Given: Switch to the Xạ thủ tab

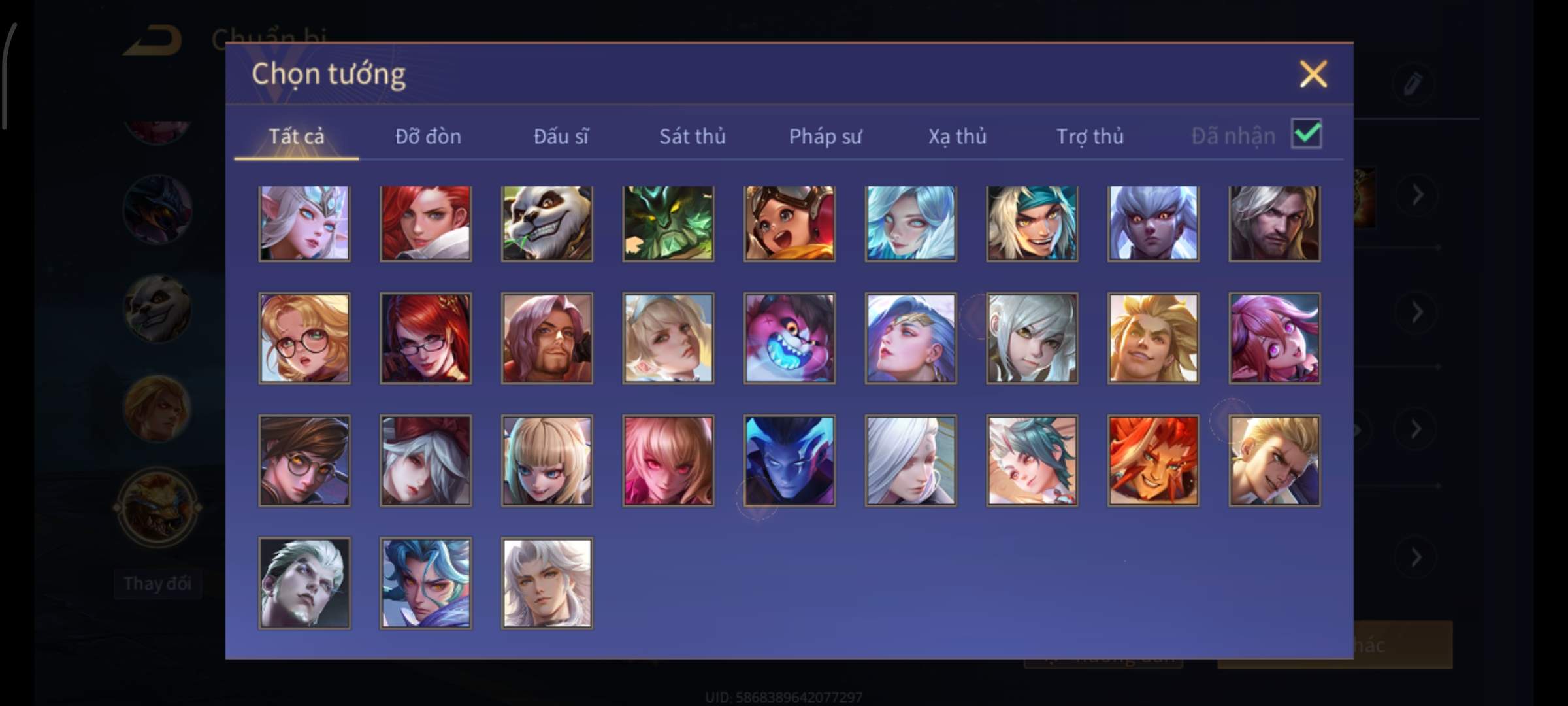Looking at the screenshot, I should click(x=957, y=136).
